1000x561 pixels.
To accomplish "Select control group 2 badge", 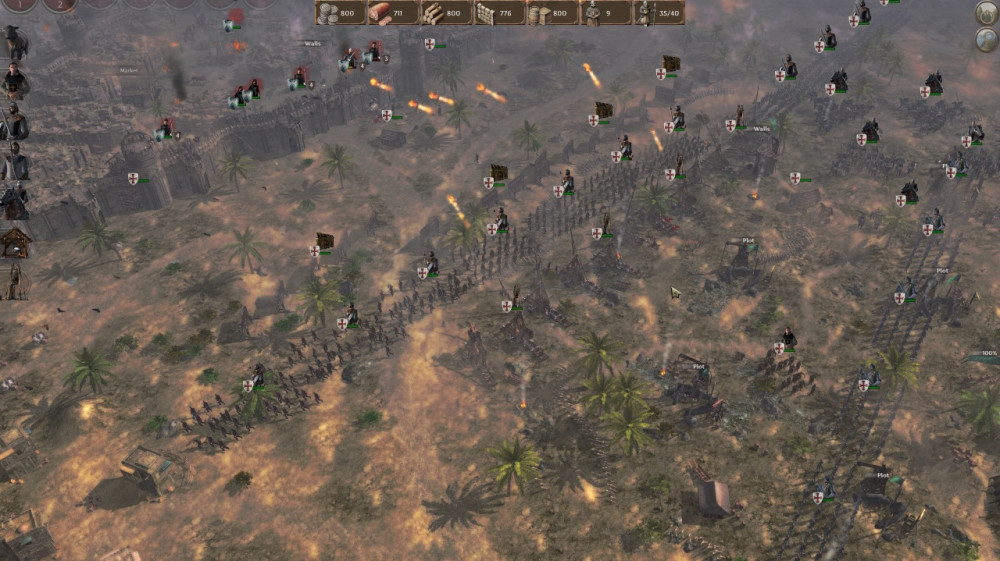I will pos(58,4).
